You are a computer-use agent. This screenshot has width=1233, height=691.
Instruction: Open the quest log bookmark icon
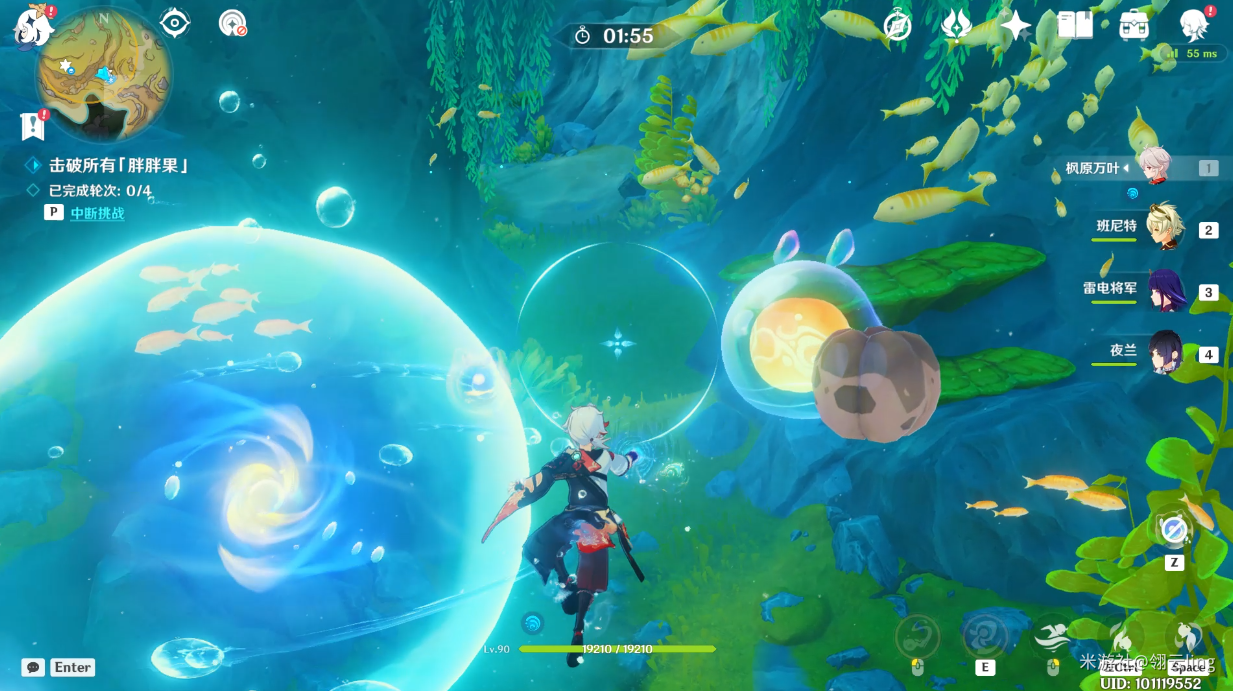point(33,126)
